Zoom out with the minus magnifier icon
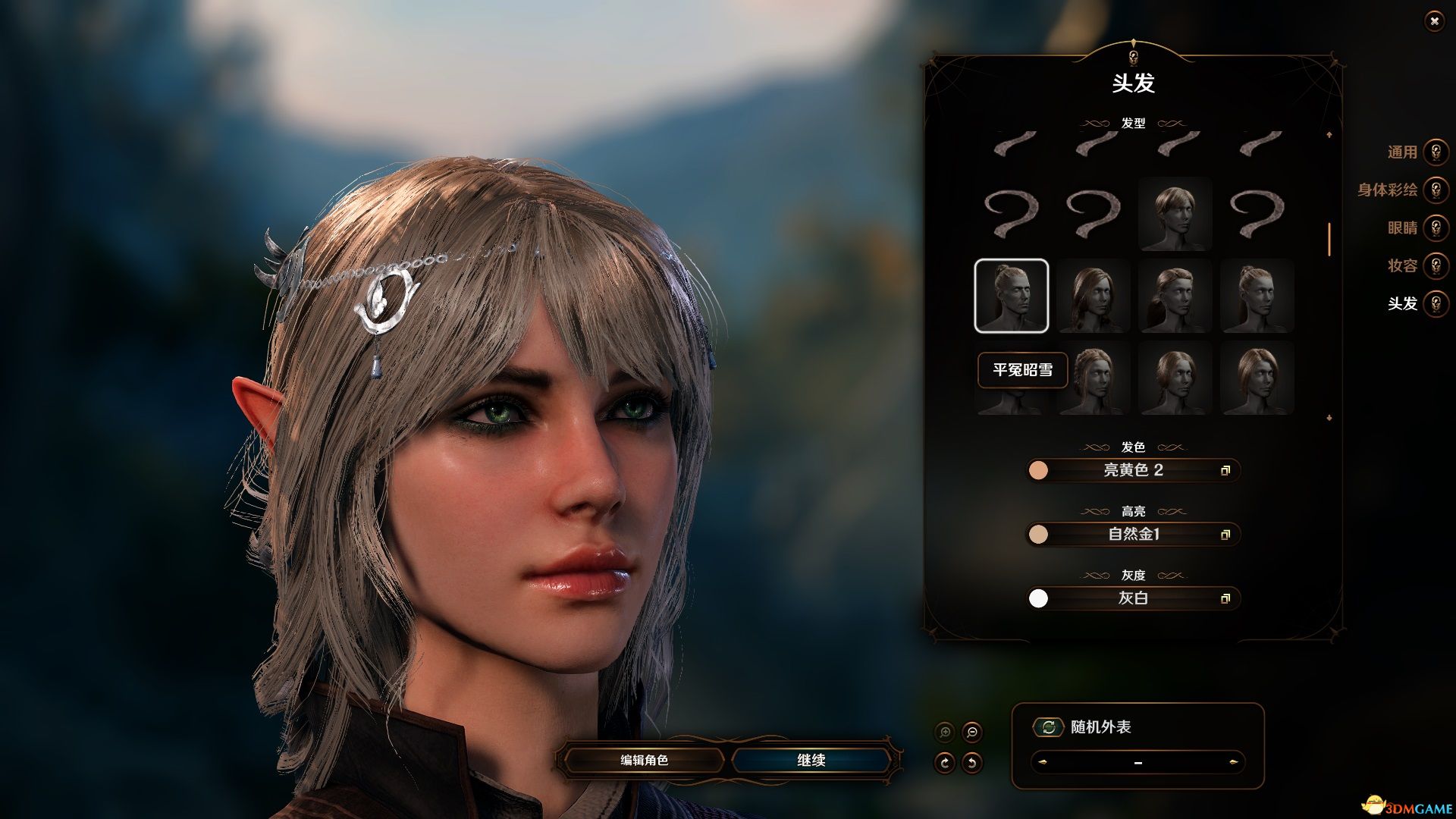 pyautogui.click(x=971, y=732)
